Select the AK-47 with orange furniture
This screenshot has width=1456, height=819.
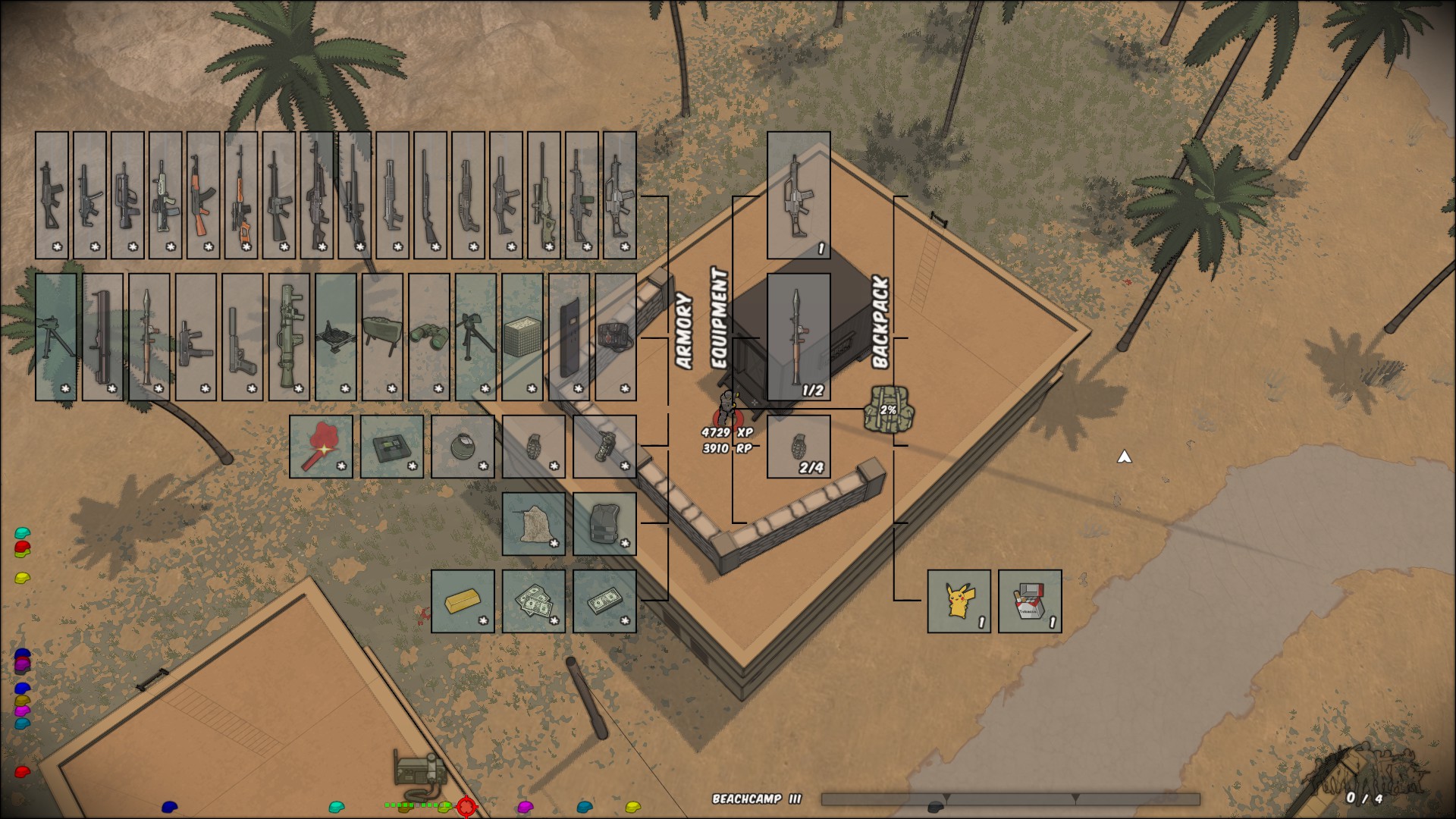202,192
